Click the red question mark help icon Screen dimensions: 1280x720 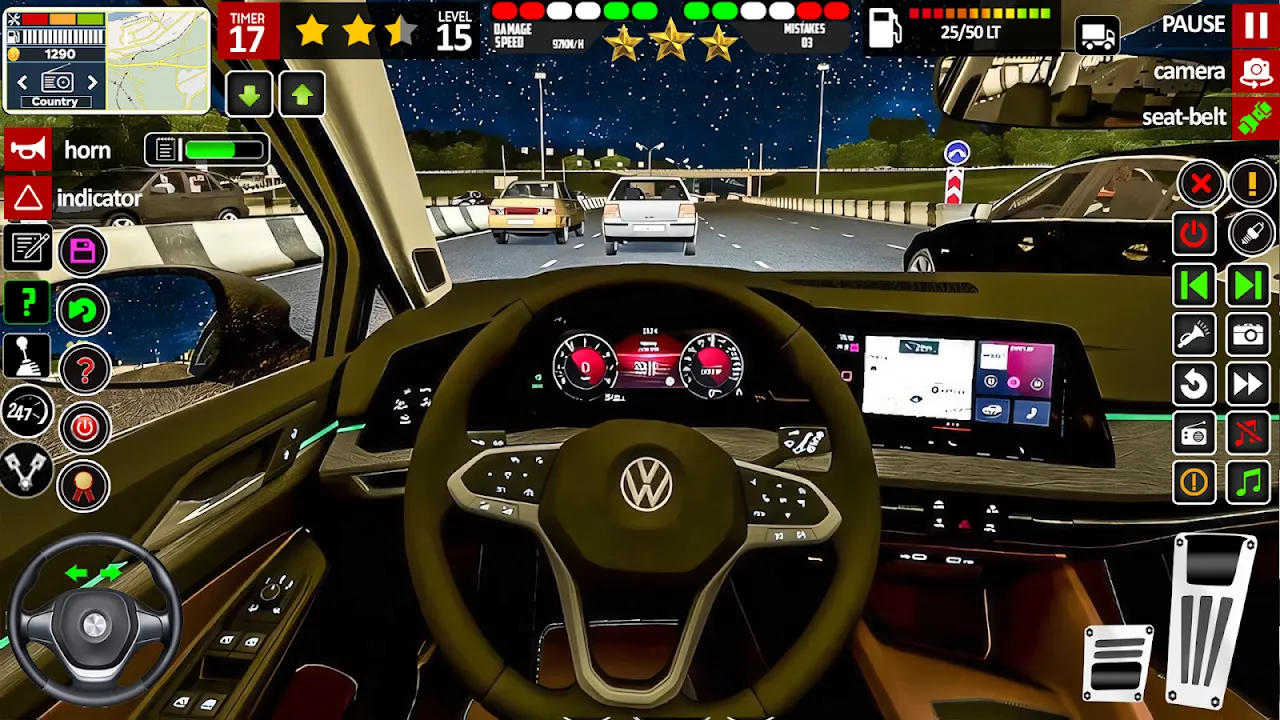[84, 370]
